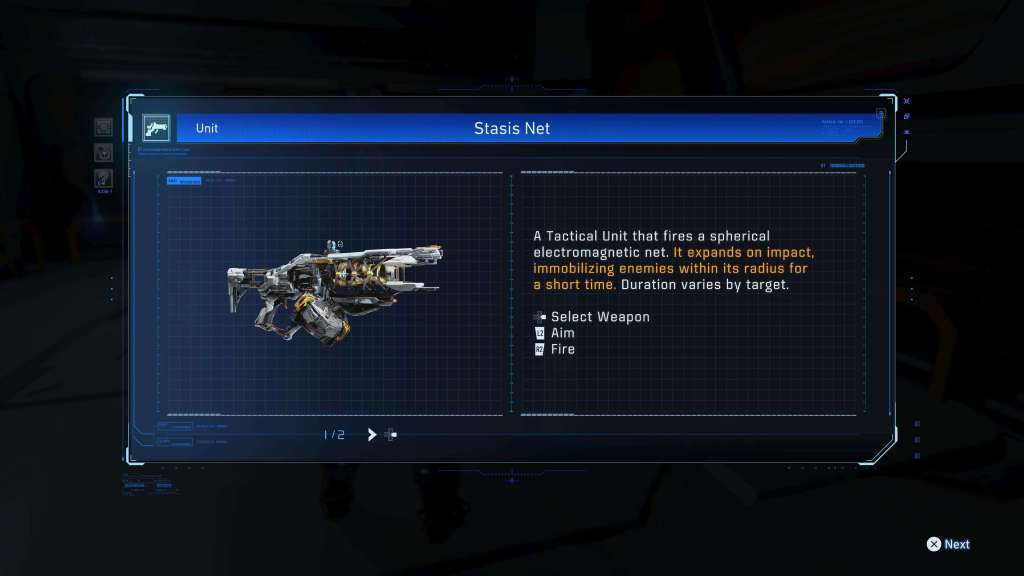Screen dimensions: 1024x576
Task: Click the Stasis Net weapon image
Action: [334, 292]
